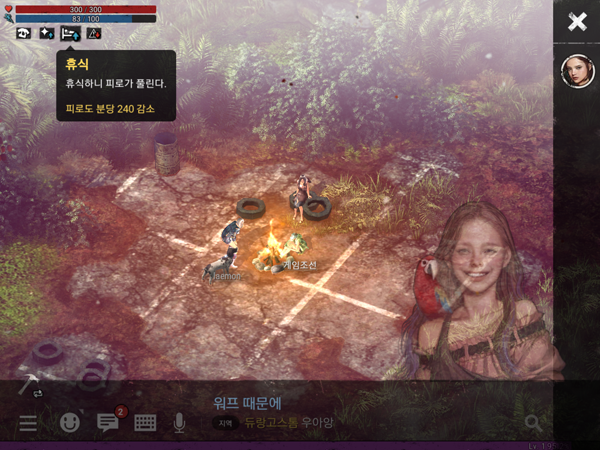Select the warning debuff icon with red arrow
This screenshot has width=600, height=450.
[x=94, y=33]
